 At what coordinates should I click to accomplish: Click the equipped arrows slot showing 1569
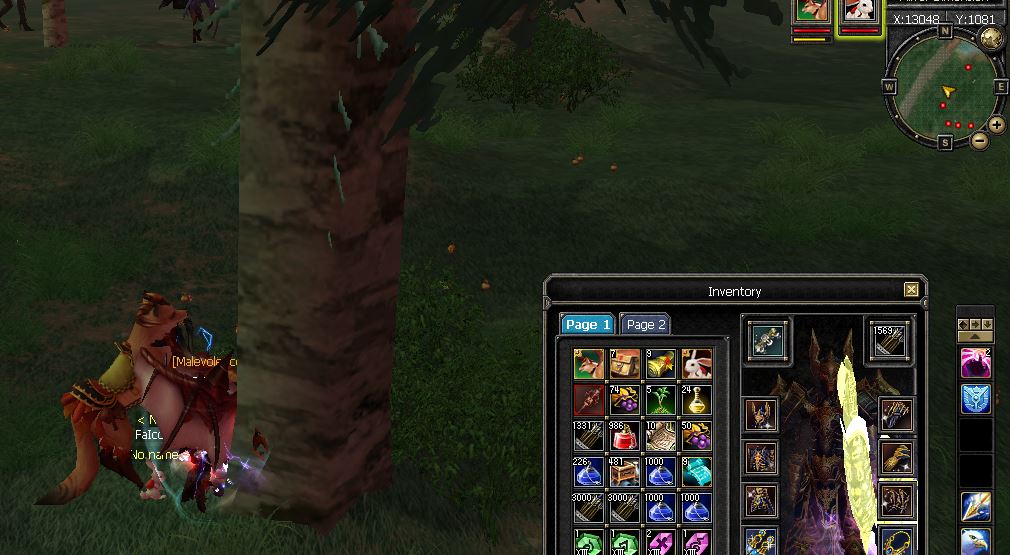coord(888,341)
